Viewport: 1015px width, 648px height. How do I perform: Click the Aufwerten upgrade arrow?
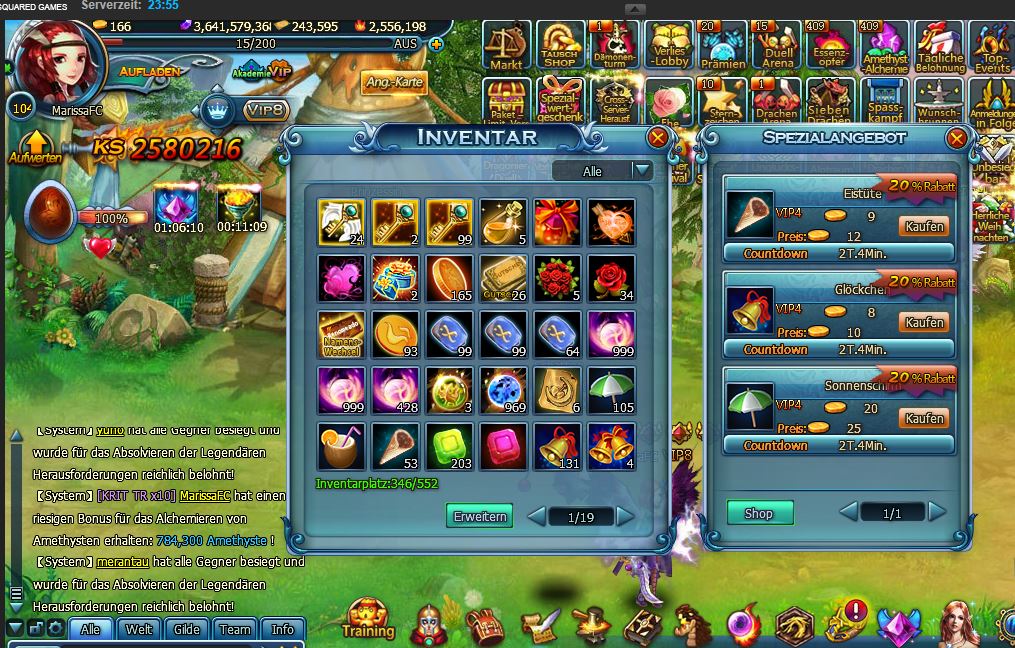pyautogui.click(x=36, y=146)
